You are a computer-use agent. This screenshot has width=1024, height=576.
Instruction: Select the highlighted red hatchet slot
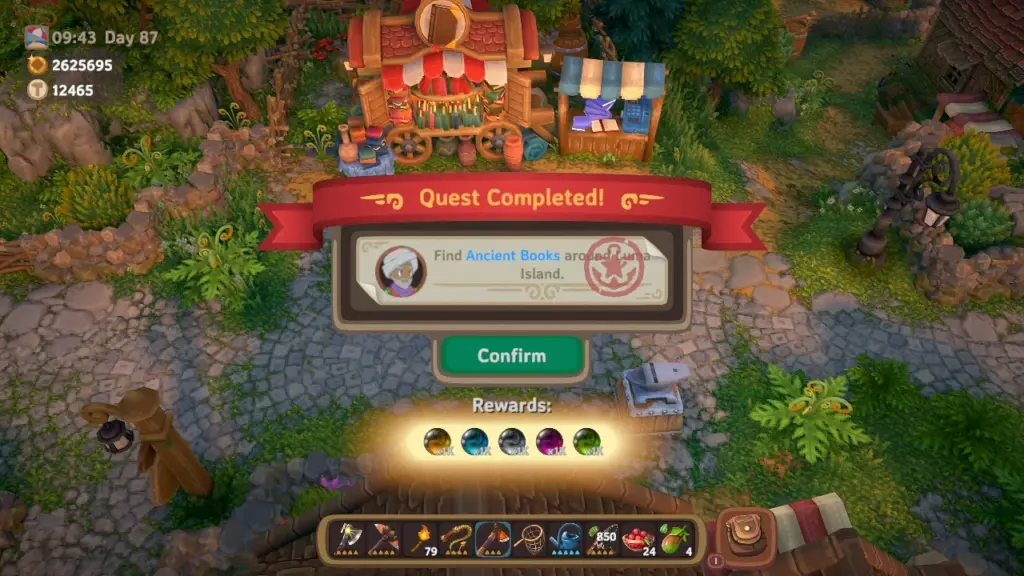pos(493,539)
